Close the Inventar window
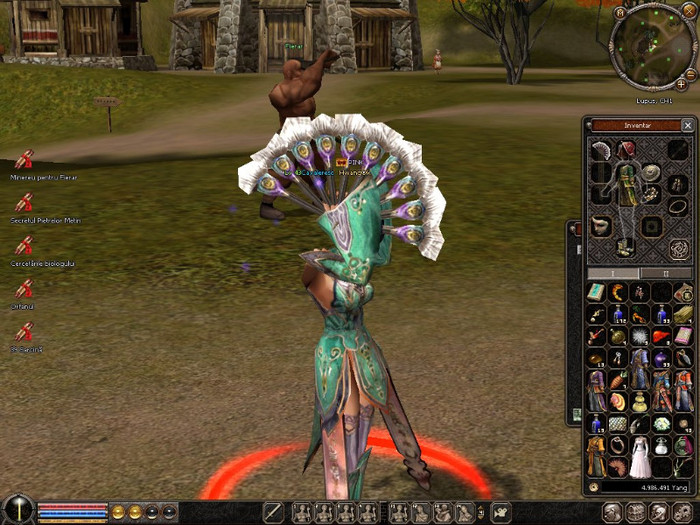Viewport: 700px width, 525px height. 687,126
